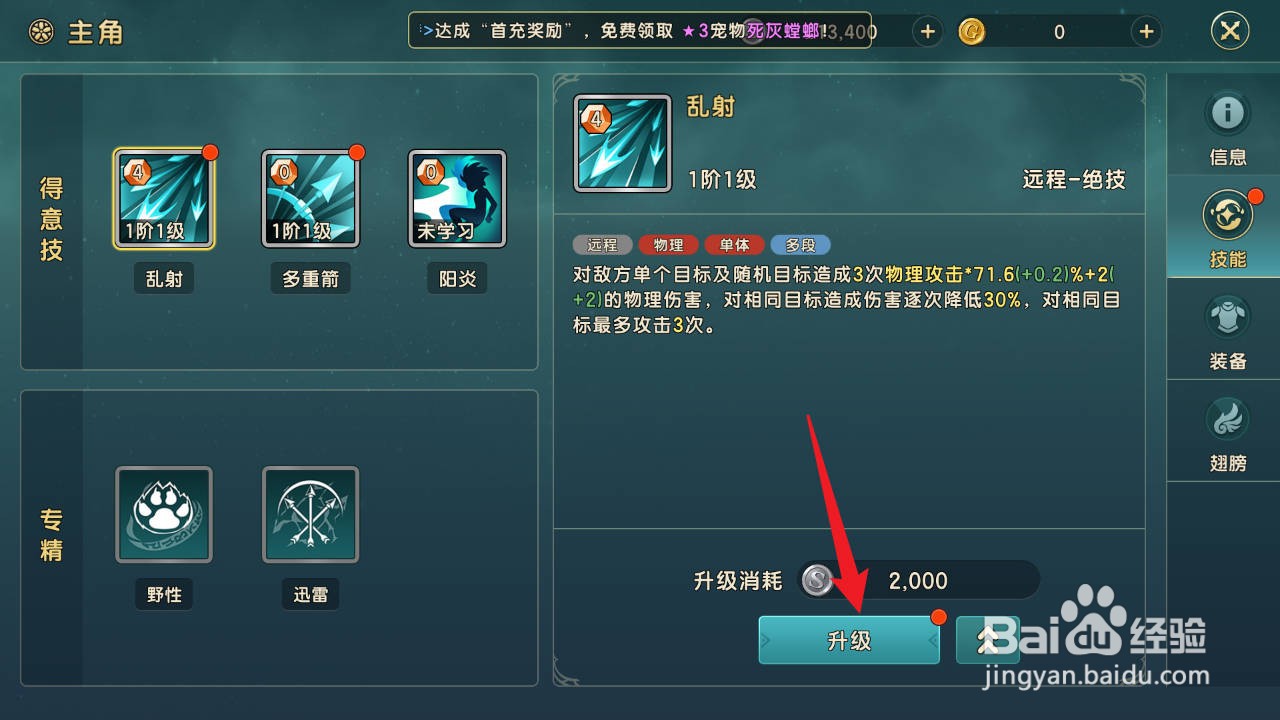Image resolution: width=1280 pixels, height=720 pixels.
Task: Open the unlearned 阳炎 skill
Action: (456, 197)
